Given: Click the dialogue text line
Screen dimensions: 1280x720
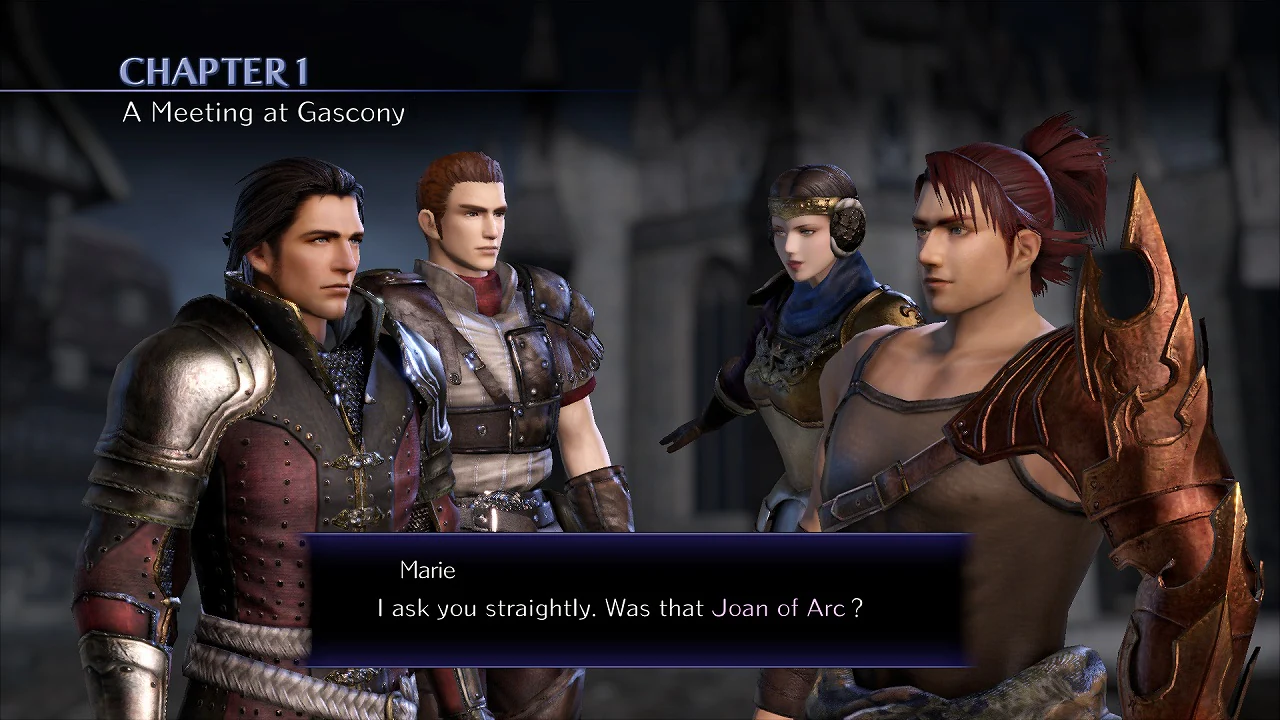Looking at the screenshot, I should pyautogui.click(x=620, y=607).
